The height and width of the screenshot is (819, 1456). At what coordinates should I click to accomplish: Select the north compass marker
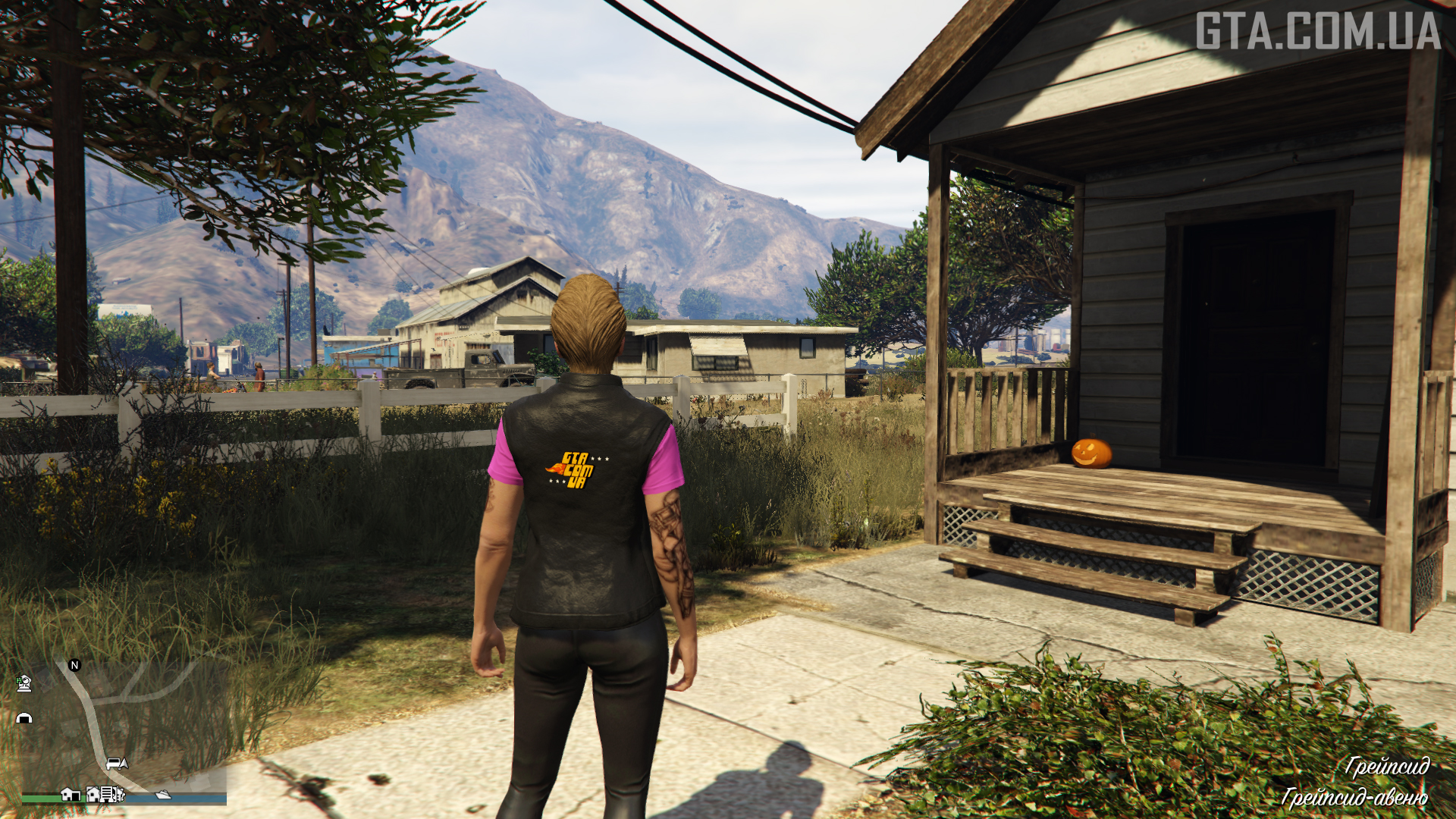click(x=74, y=665)
